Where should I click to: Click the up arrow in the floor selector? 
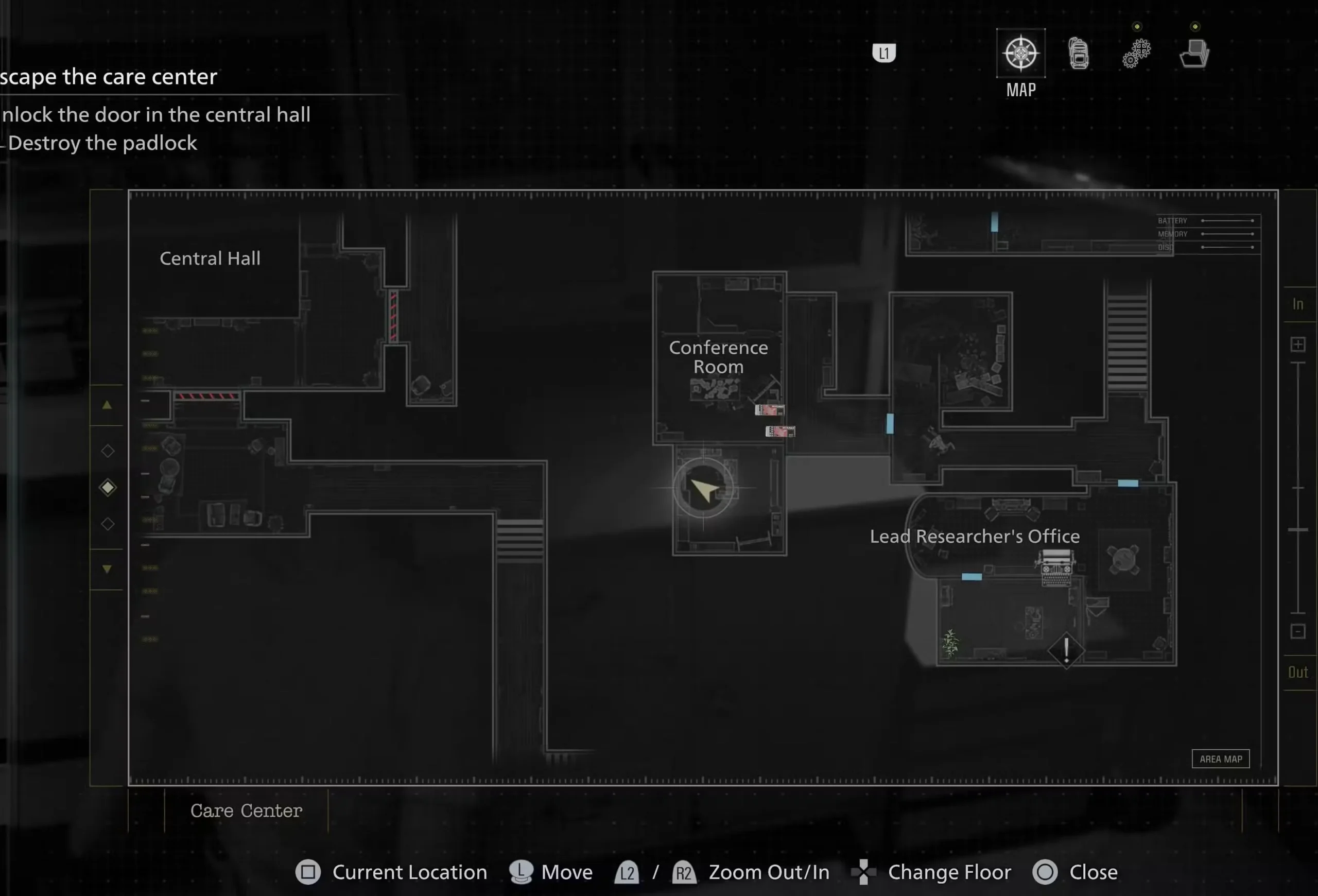107,404
